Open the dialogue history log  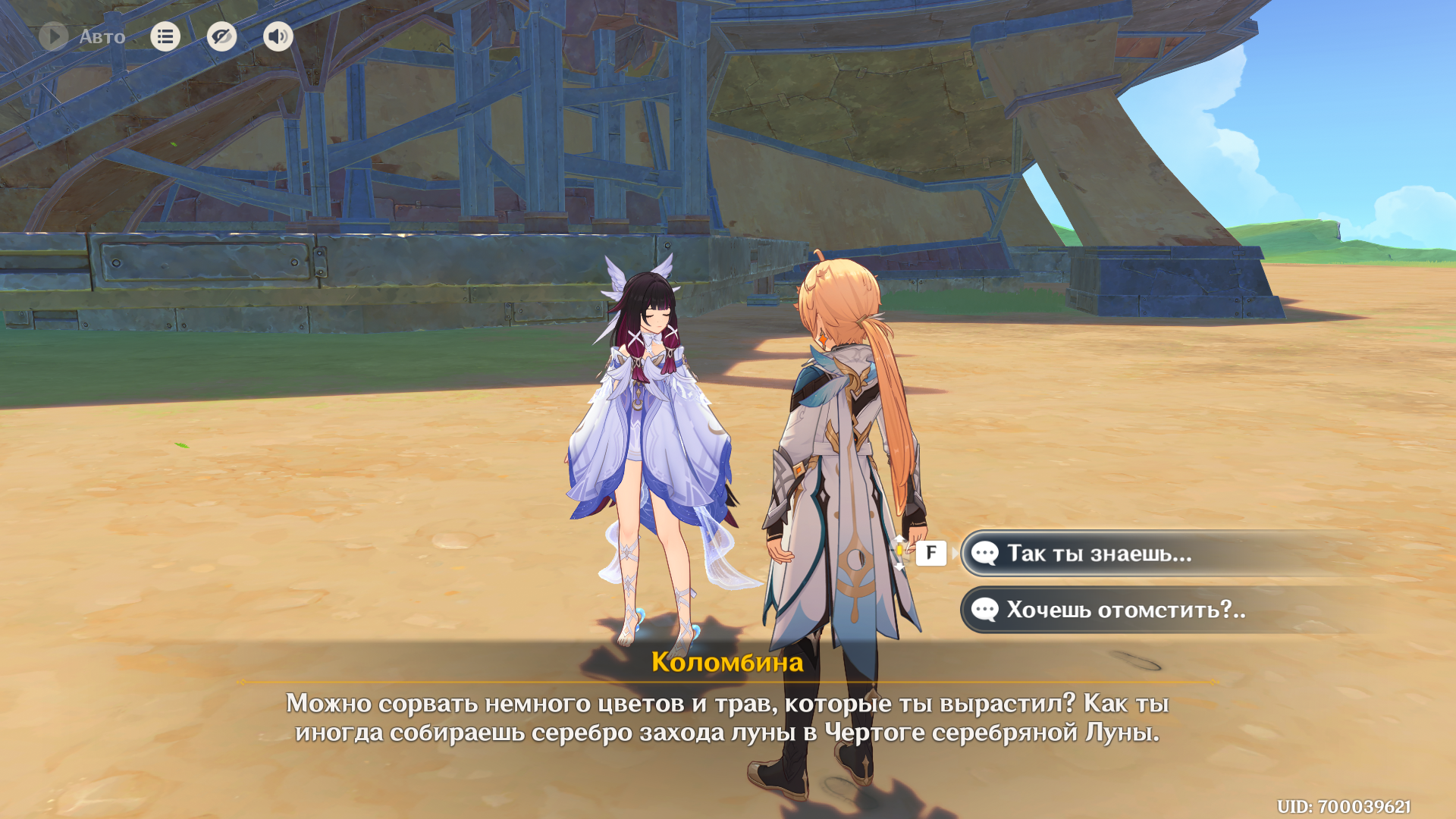pos(165,36)
